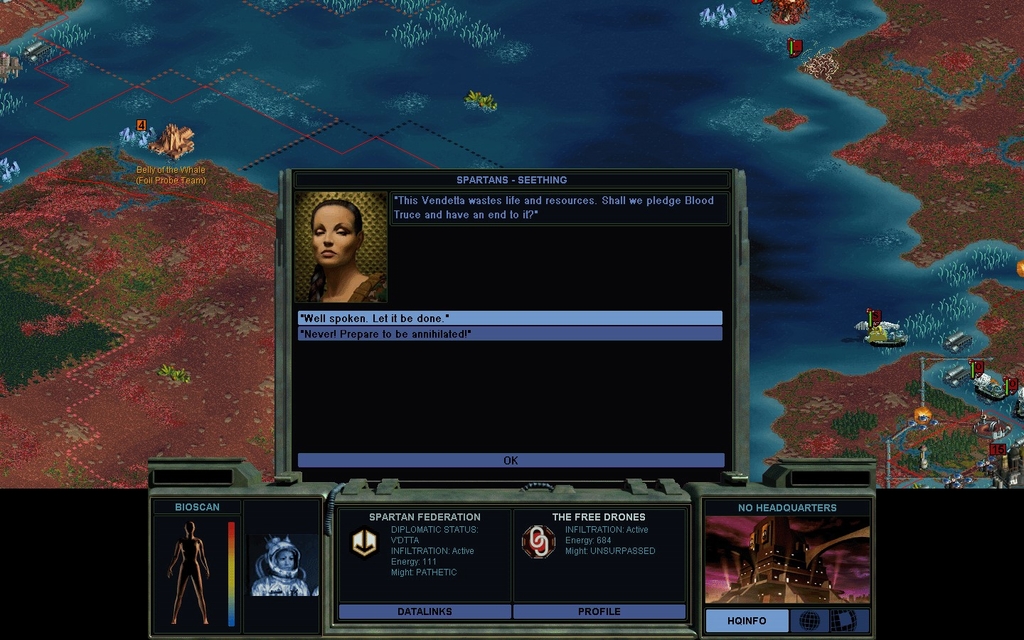Open the HQINFO tab
Image resolution: width=1024 pixels, height=640 pixels.
(x=746, y=621)
